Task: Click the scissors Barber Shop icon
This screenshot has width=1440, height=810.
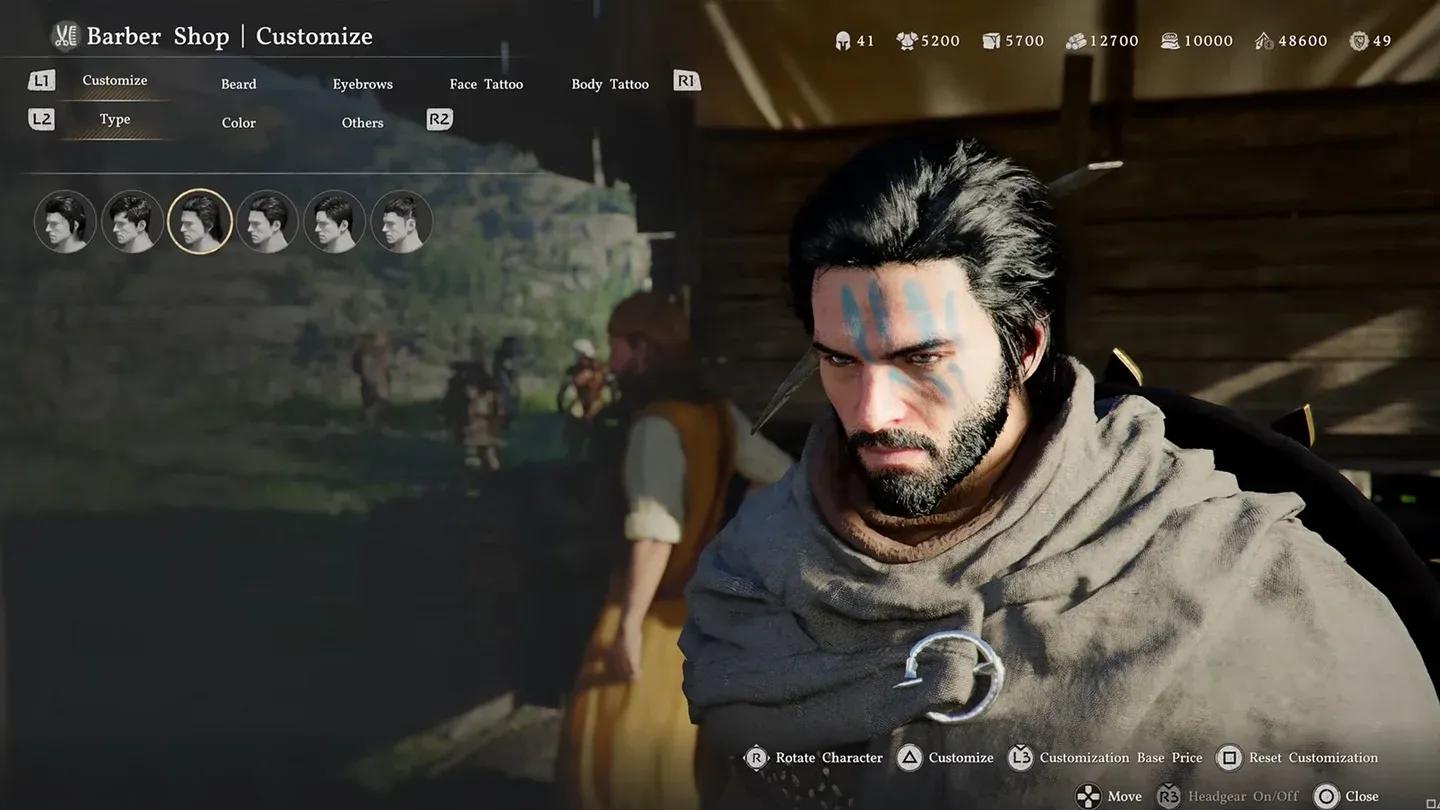Action: point(64,34)
